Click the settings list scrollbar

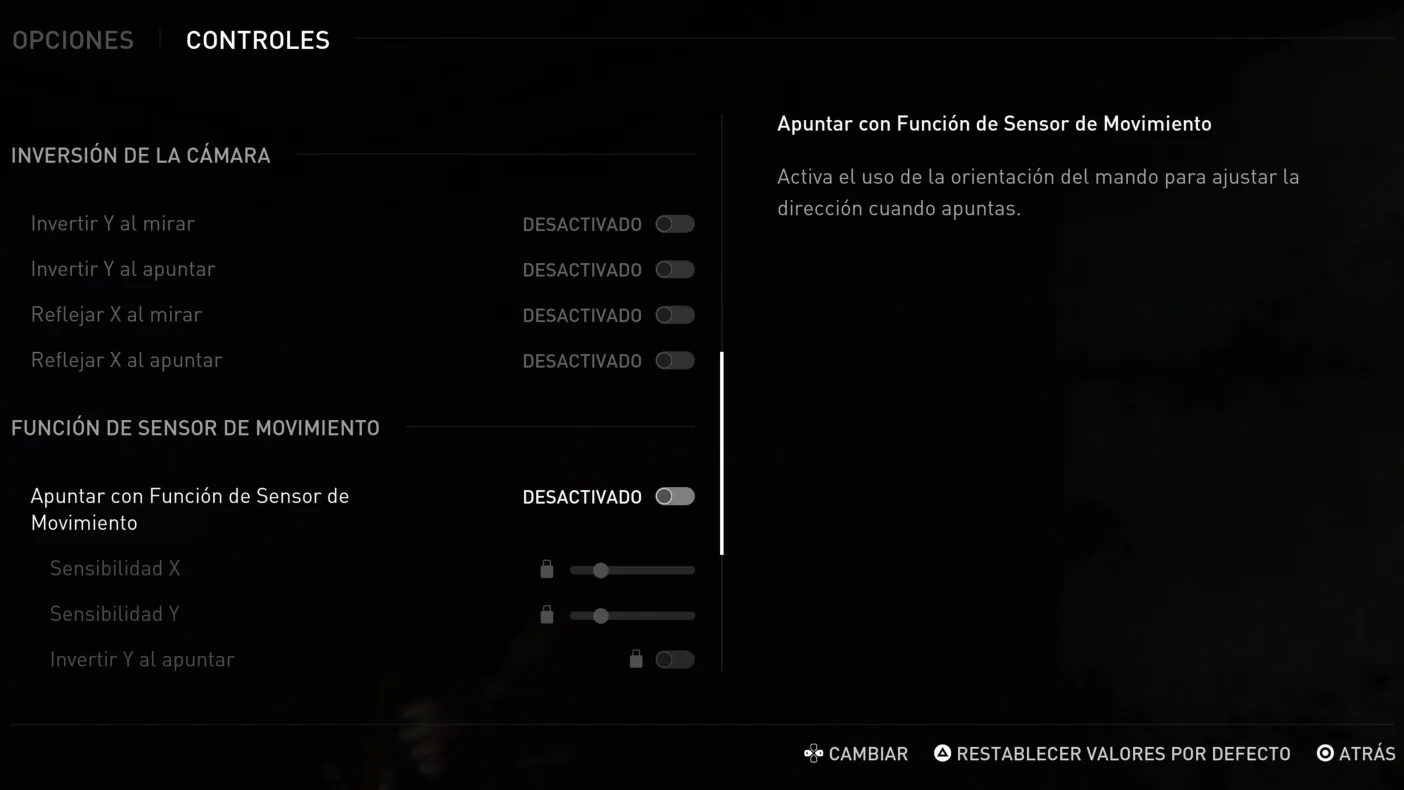point(722,453)
